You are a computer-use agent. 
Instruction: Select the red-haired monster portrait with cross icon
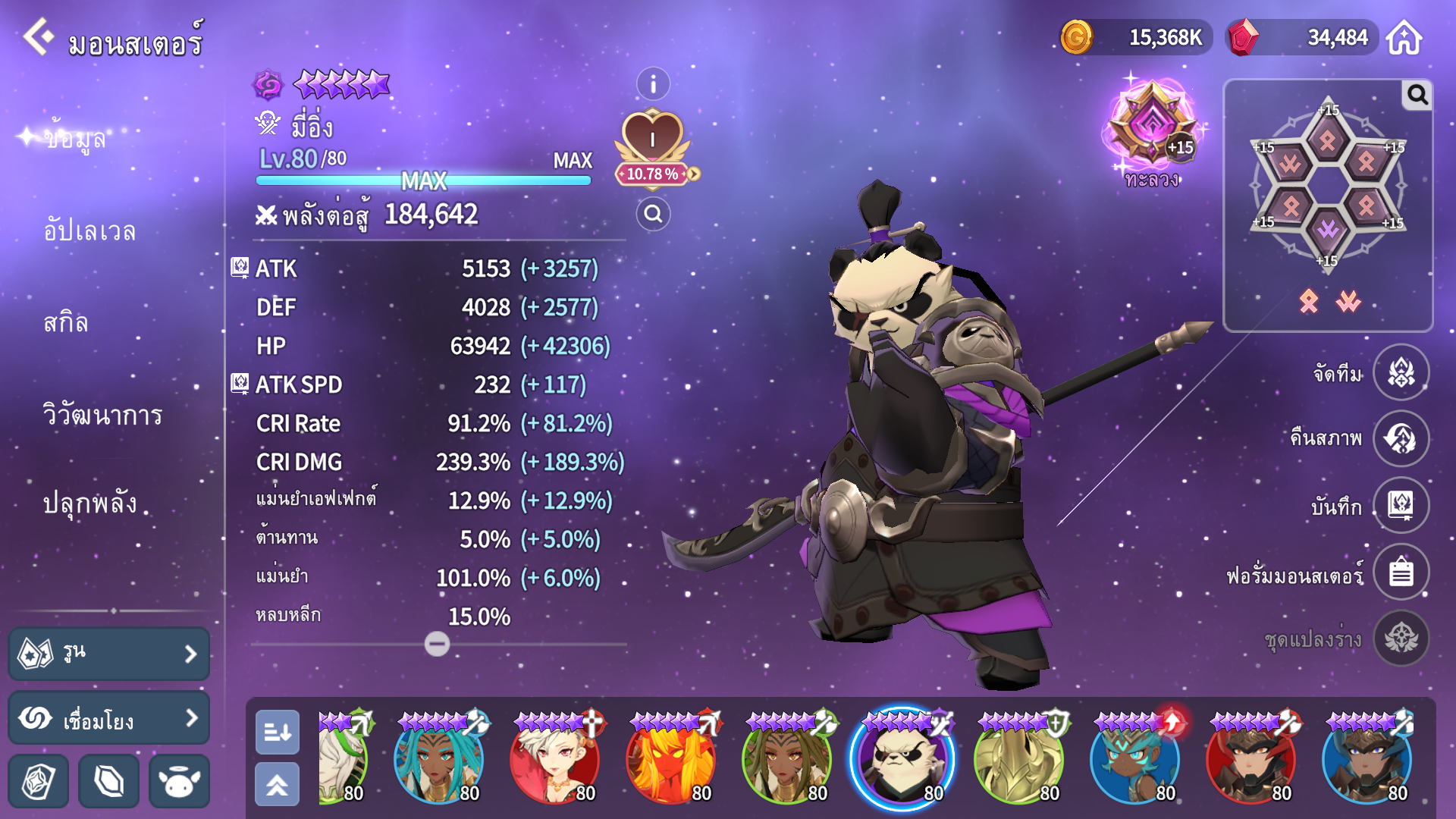pyautogui.click(x=554, y=759)
